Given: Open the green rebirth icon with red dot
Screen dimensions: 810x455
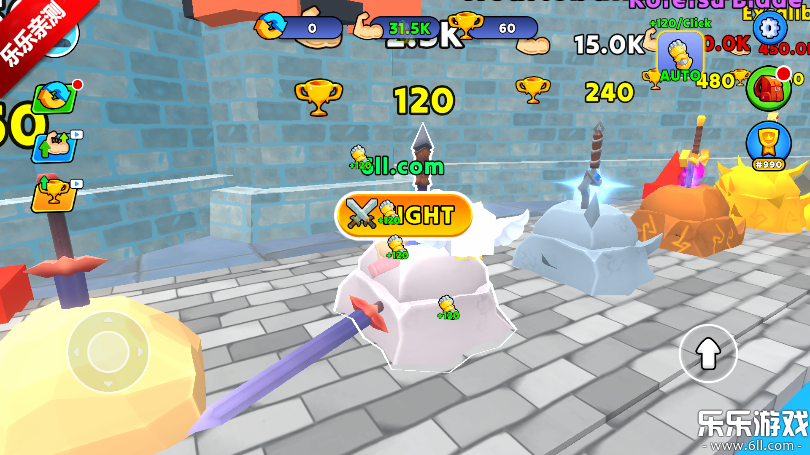Looking at the screenshot, I should (x=53, y=99).
